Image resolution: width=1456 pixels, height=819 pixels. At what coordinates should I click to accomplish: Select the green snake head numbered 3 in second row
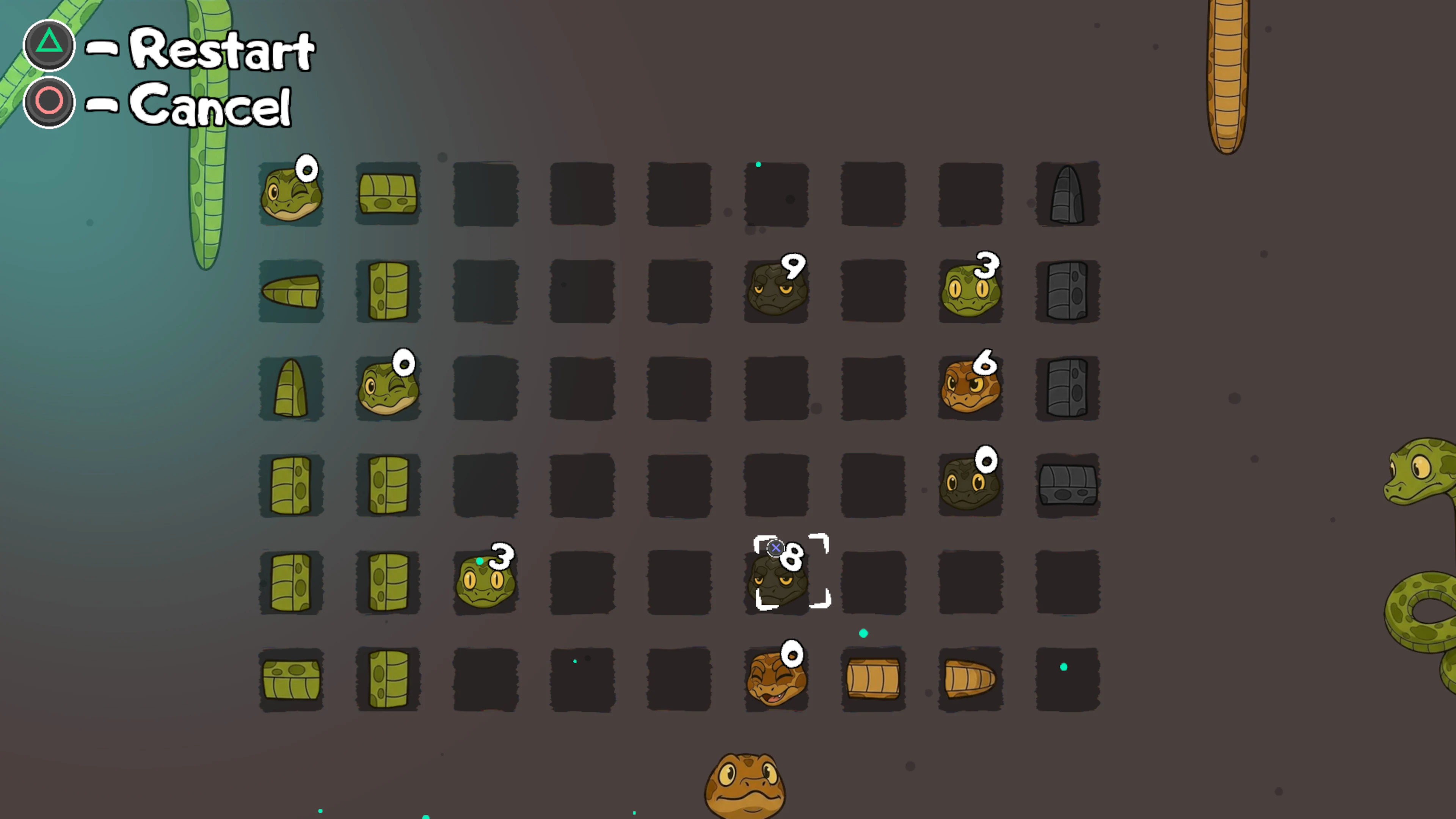(970, 291)
